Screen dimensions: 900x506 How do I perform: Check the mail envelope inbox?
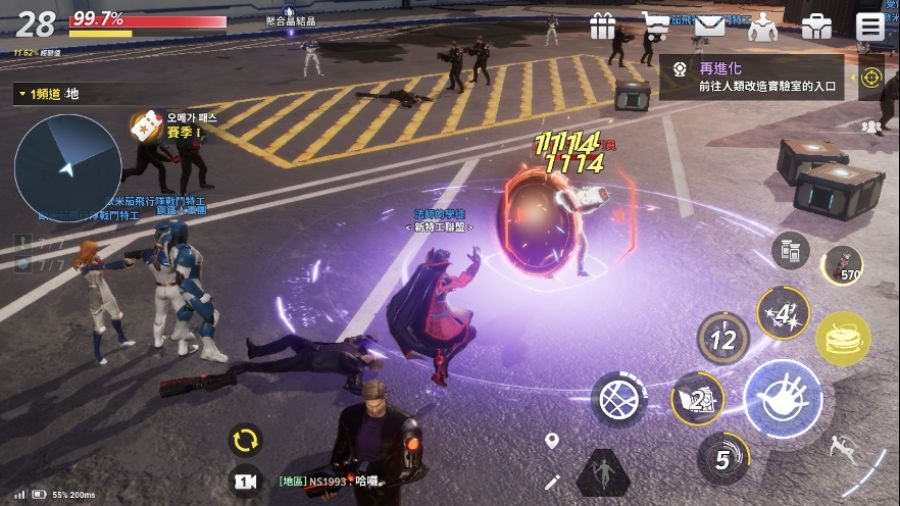(709, 25)
